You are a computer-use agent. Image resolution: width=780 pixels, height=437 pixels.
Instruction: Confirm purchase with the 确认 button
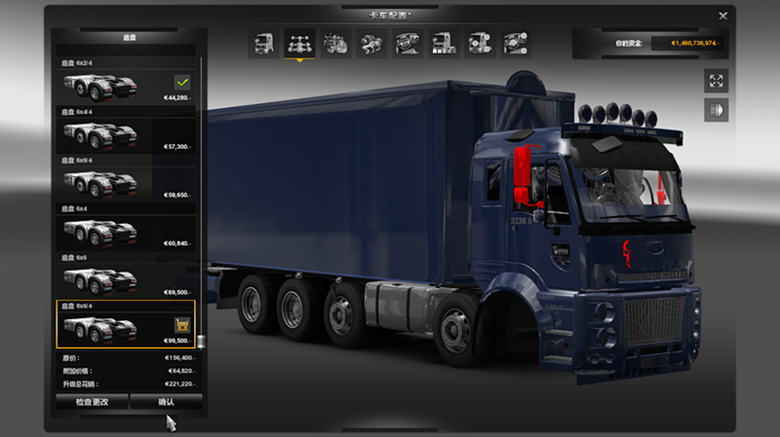click(166, 402)
